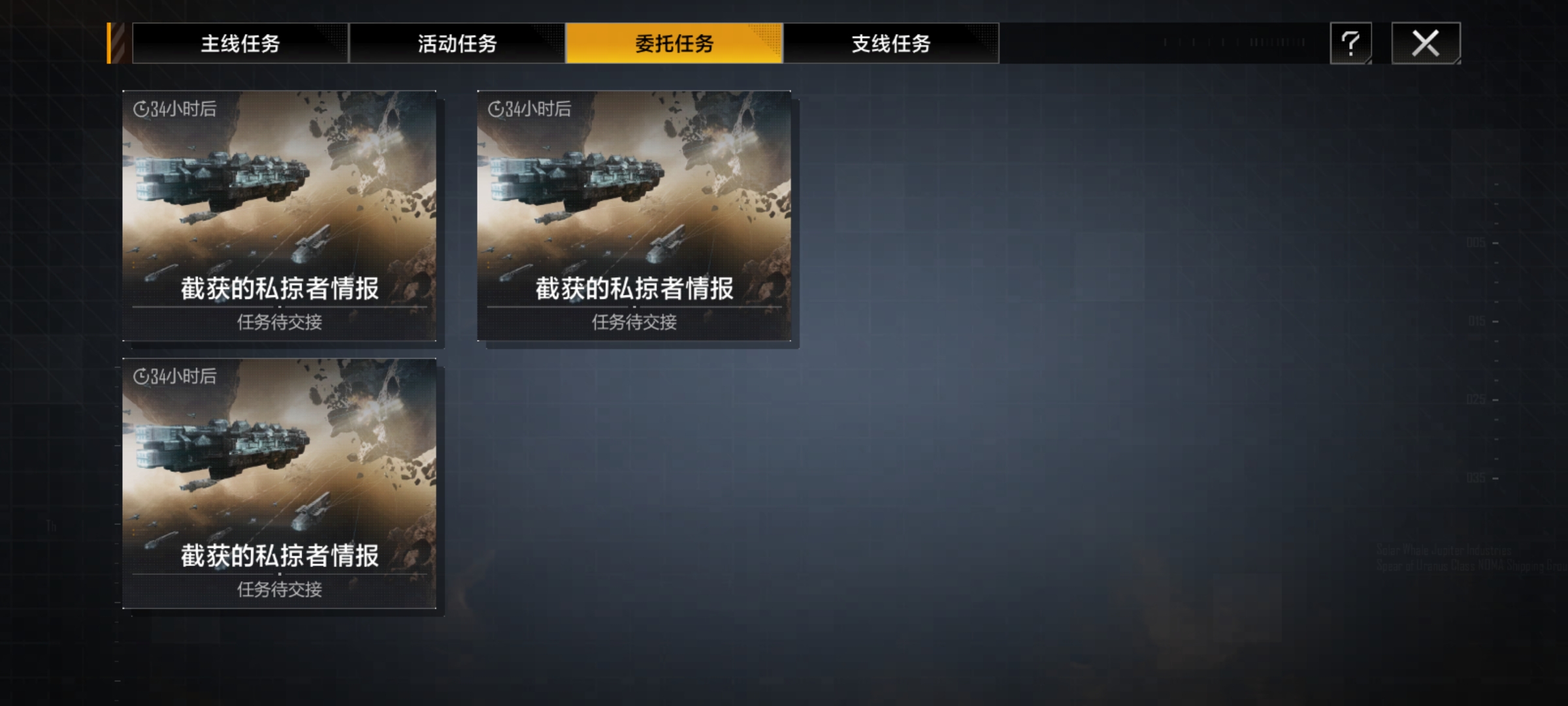Click the timer icon on the second mission card
The height and width of the screenshot is (706, 1568).
pos(497,109)
